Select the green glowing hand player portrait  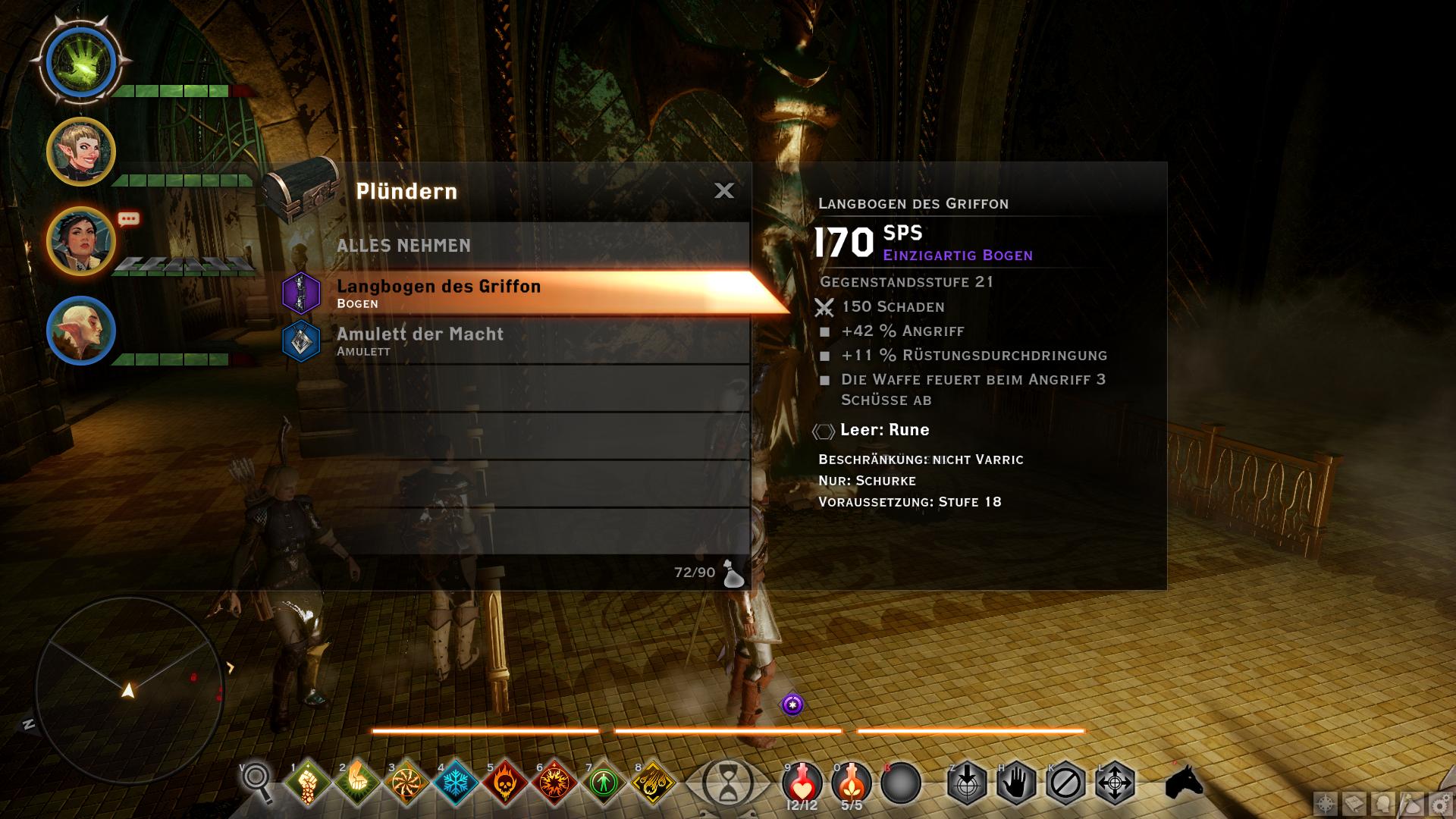(81, 62)
